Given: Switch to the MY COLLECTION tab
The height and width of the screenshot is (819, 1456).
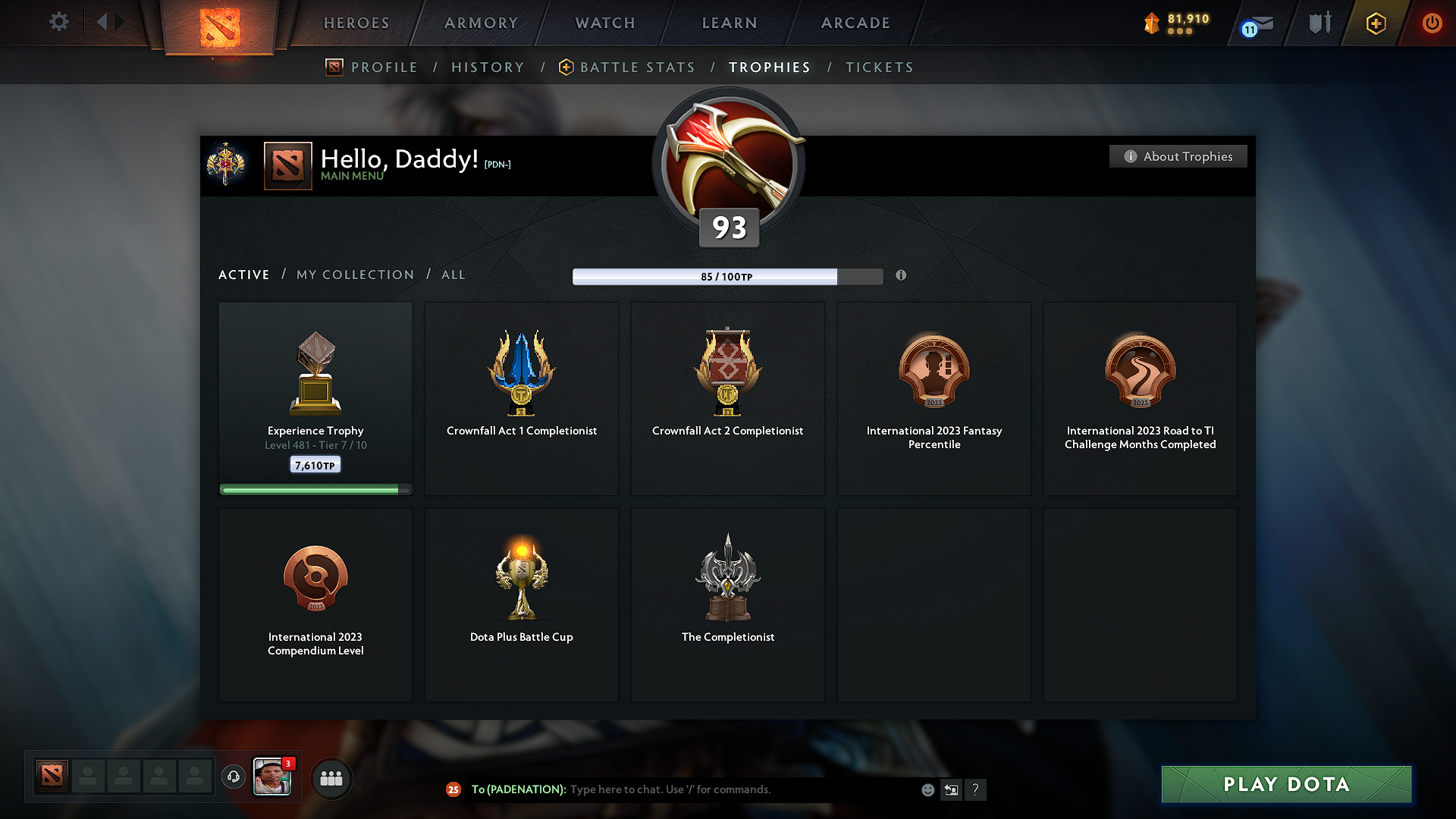Looking at the screenshot, I should 354,275.
